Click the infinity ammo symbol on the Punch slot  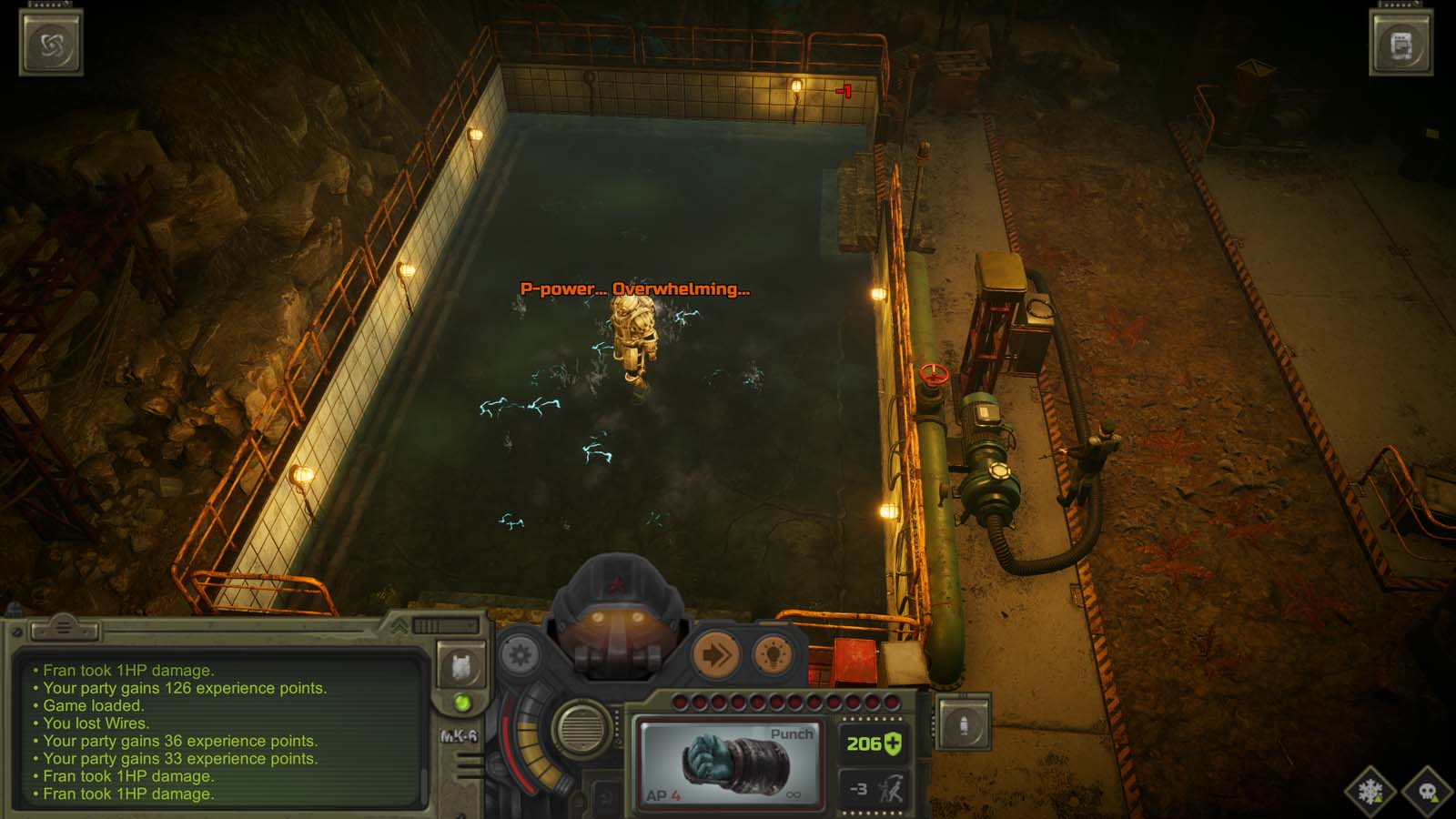794,795
